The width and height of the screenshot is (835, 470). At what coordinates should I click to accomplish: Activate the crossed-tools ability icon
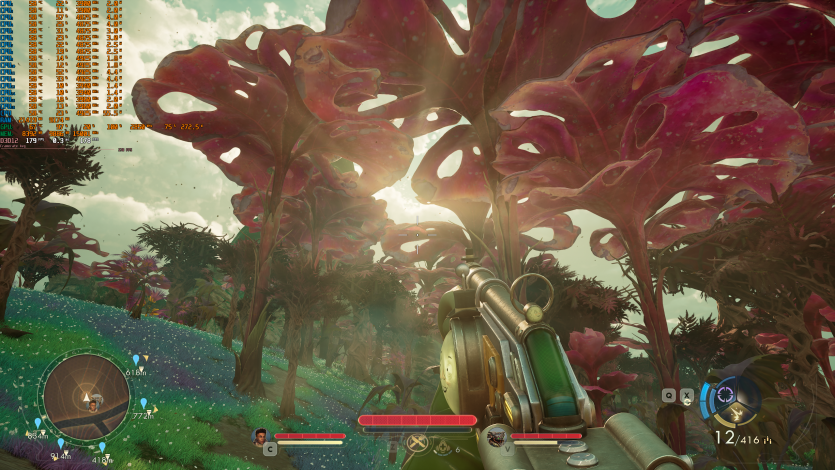[417, 443]
